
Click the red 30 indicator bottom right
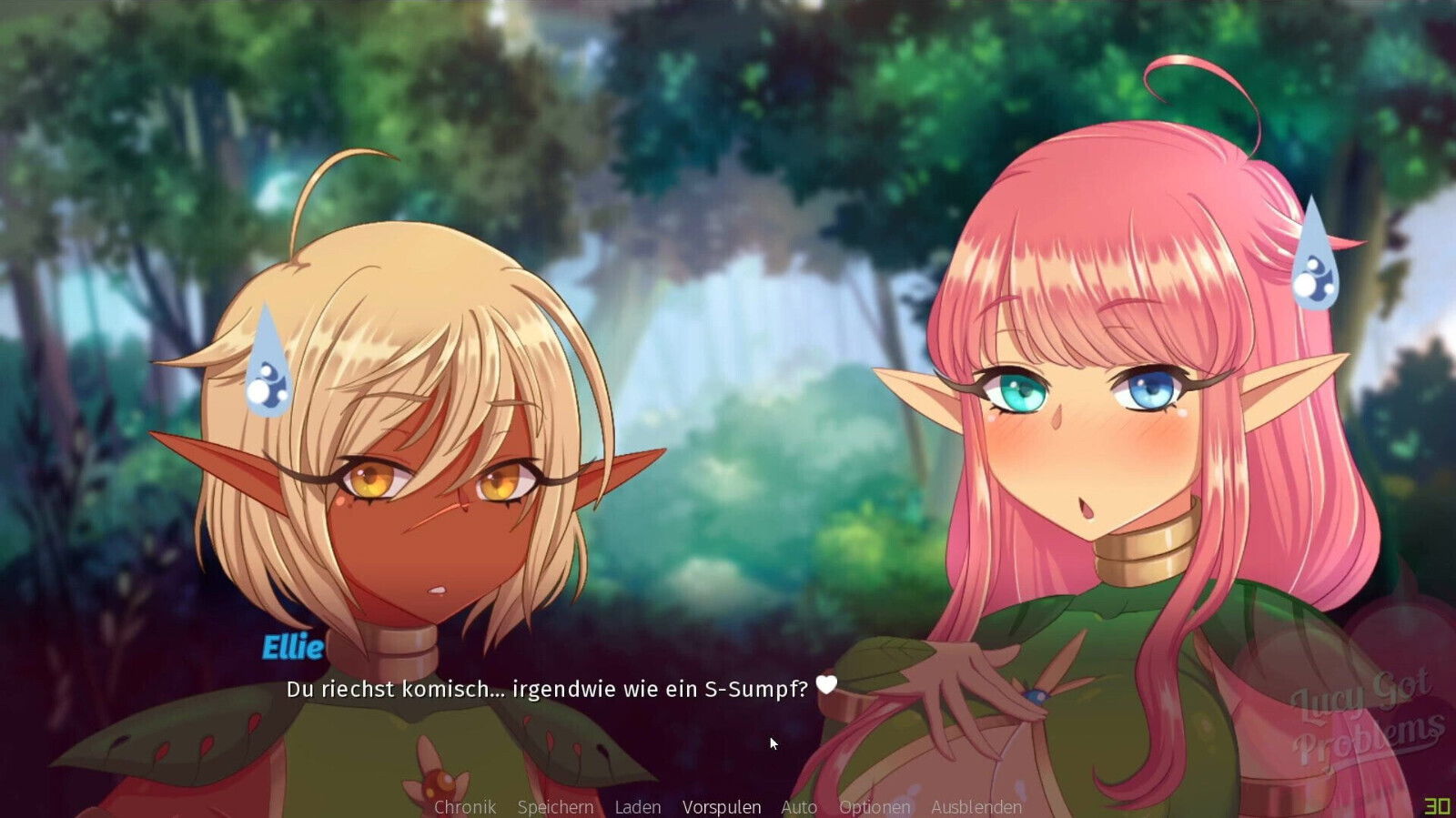coord(1439,806)
